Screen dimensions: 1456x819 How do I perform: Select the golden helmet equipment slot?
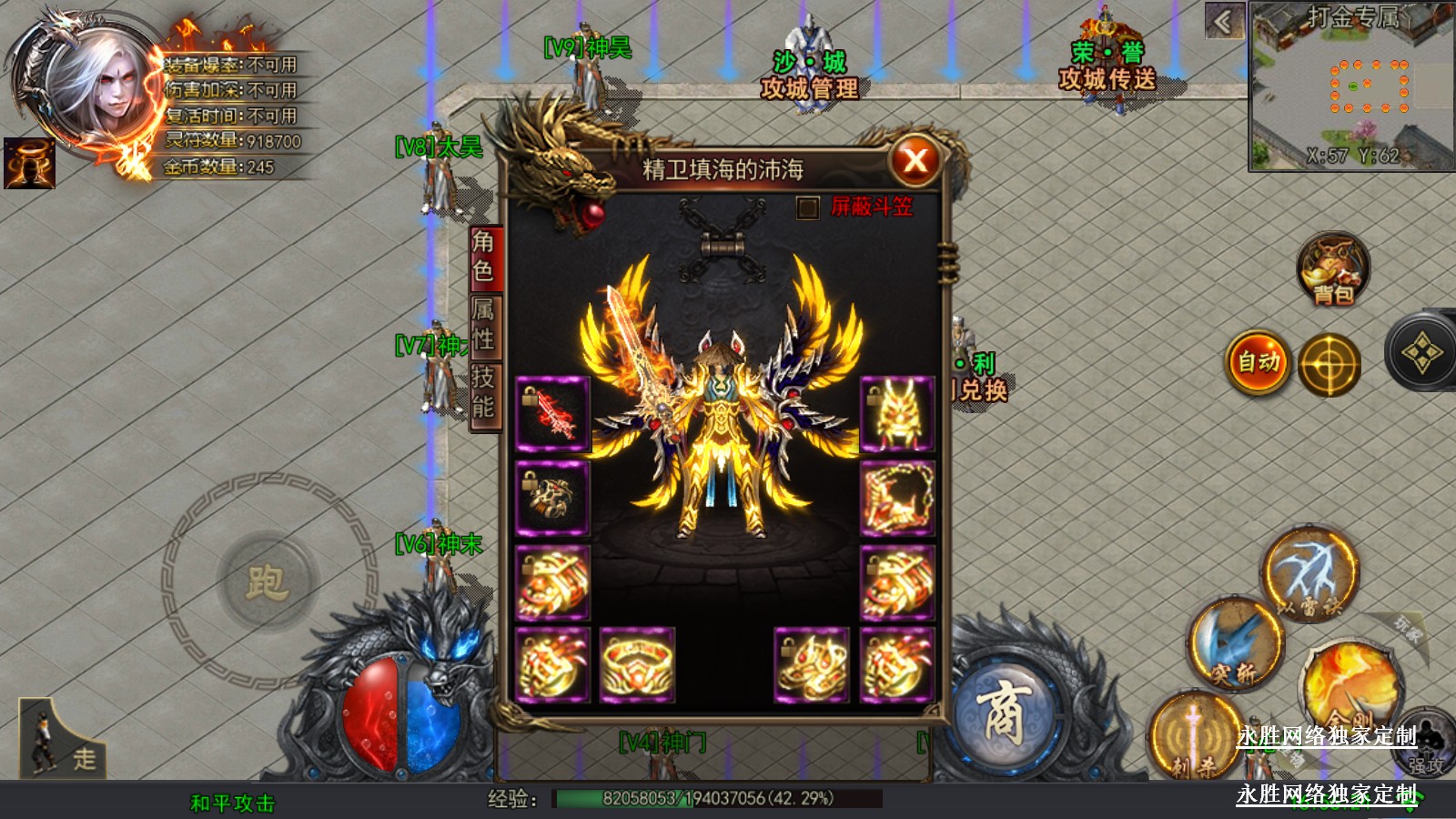click(896, 414)
